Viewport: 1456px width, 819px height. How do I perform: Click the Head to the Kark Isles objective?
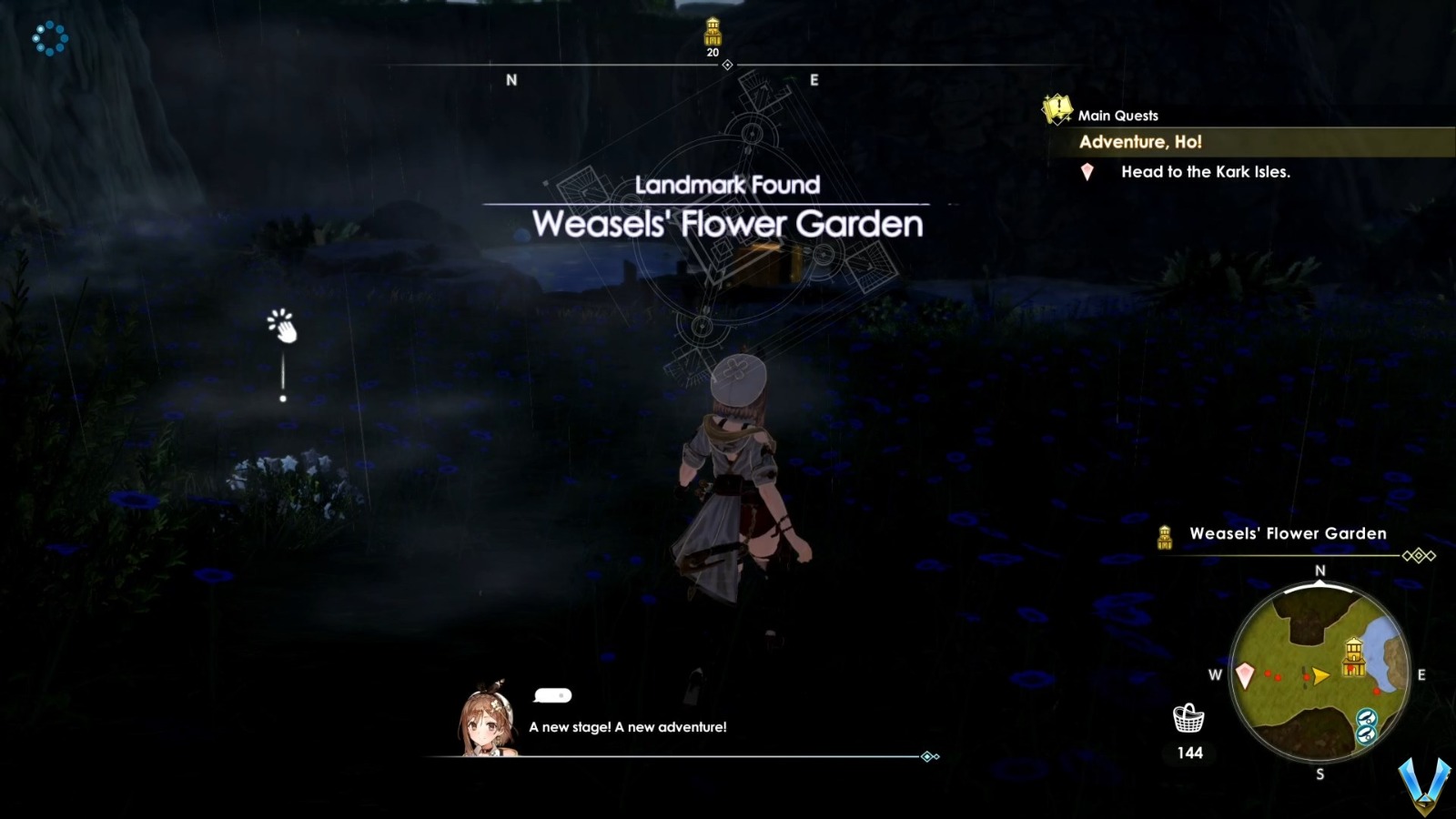(1207, 172)
